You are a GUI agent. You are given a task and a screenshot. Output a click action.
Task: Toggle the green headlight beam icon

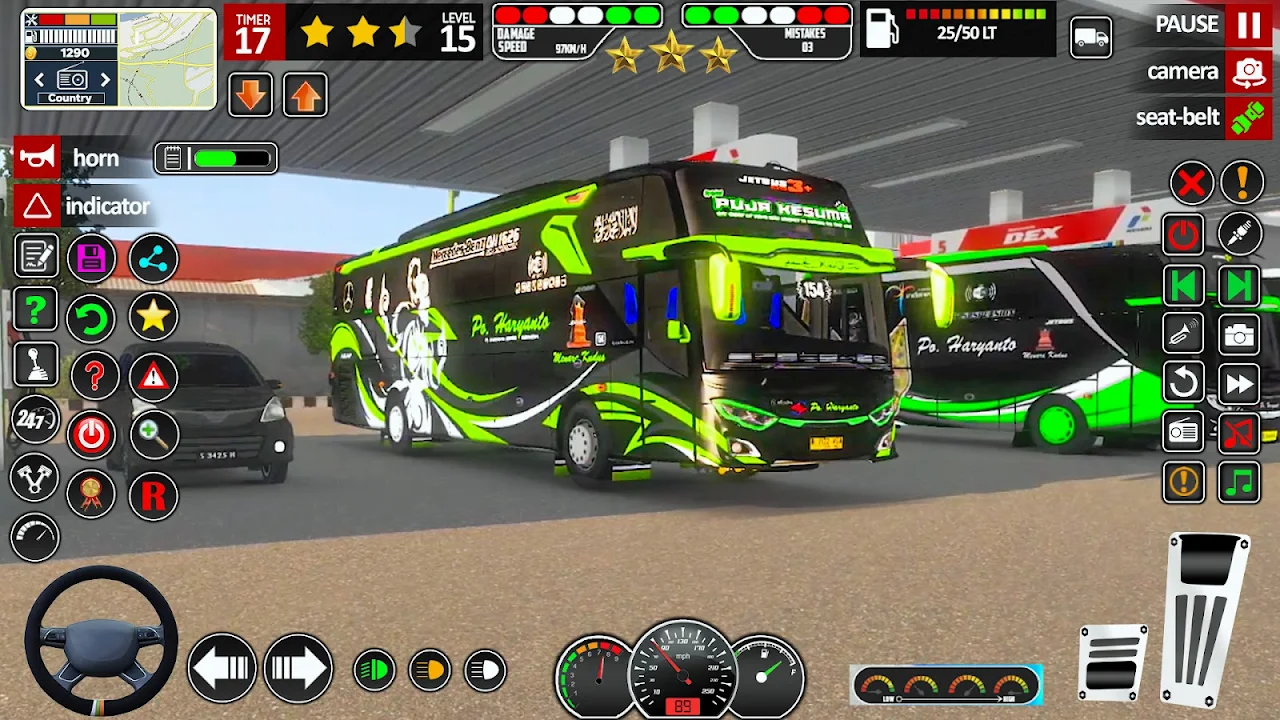(x=375, y=670)
